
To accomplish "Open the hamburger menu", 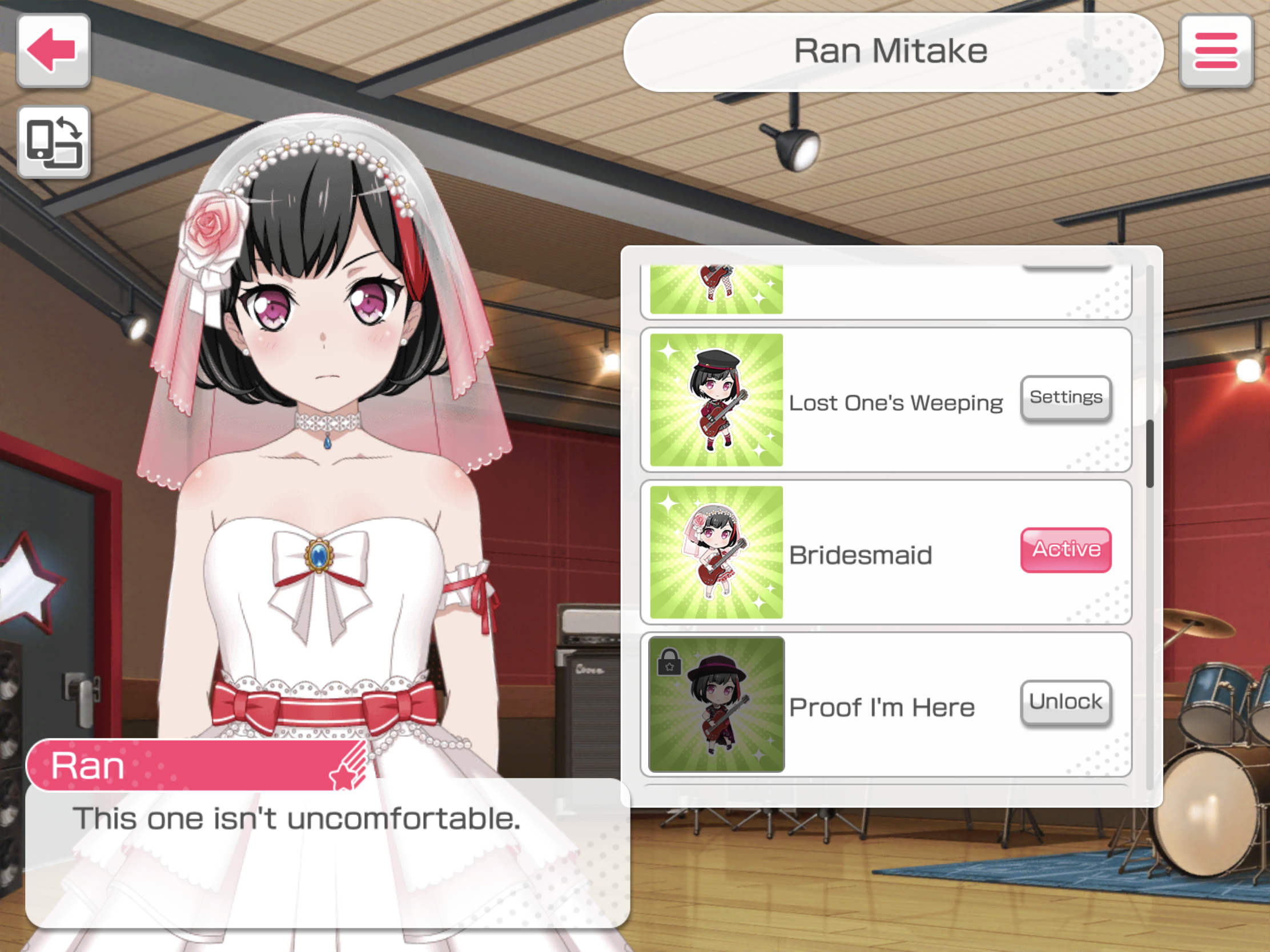I will (1215, 51).
